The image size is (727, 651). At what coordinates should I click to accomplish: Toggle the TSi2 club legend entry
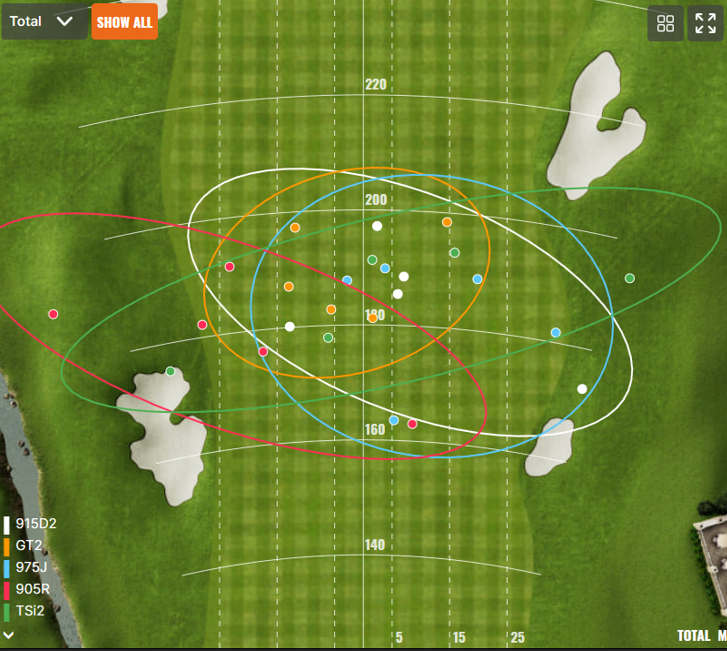point(29,610)
